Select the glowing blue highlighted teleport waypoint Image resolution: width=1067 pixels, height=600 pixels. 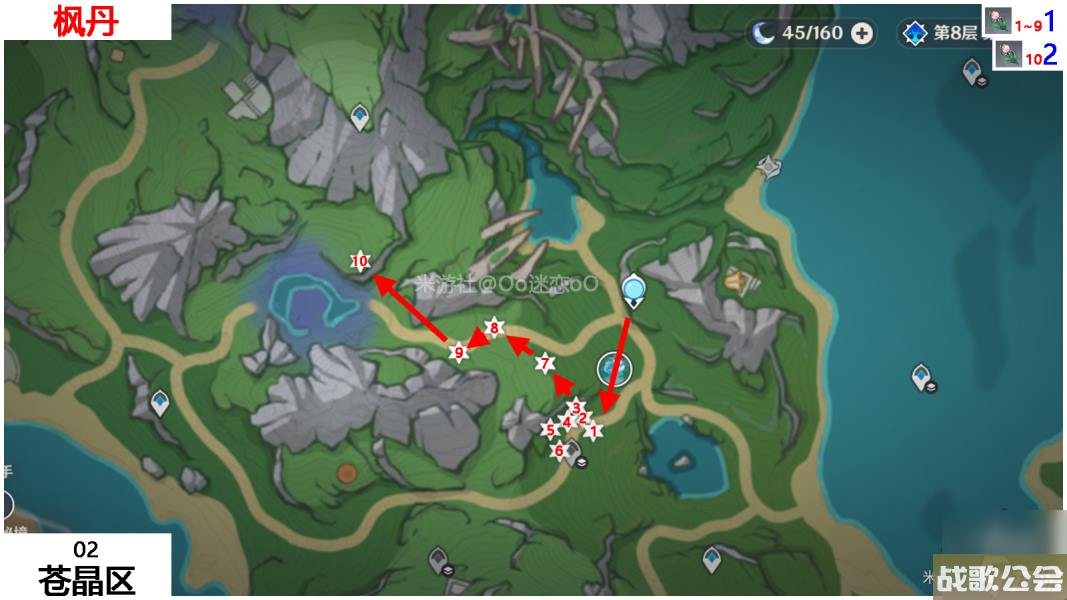click(634, 291)
